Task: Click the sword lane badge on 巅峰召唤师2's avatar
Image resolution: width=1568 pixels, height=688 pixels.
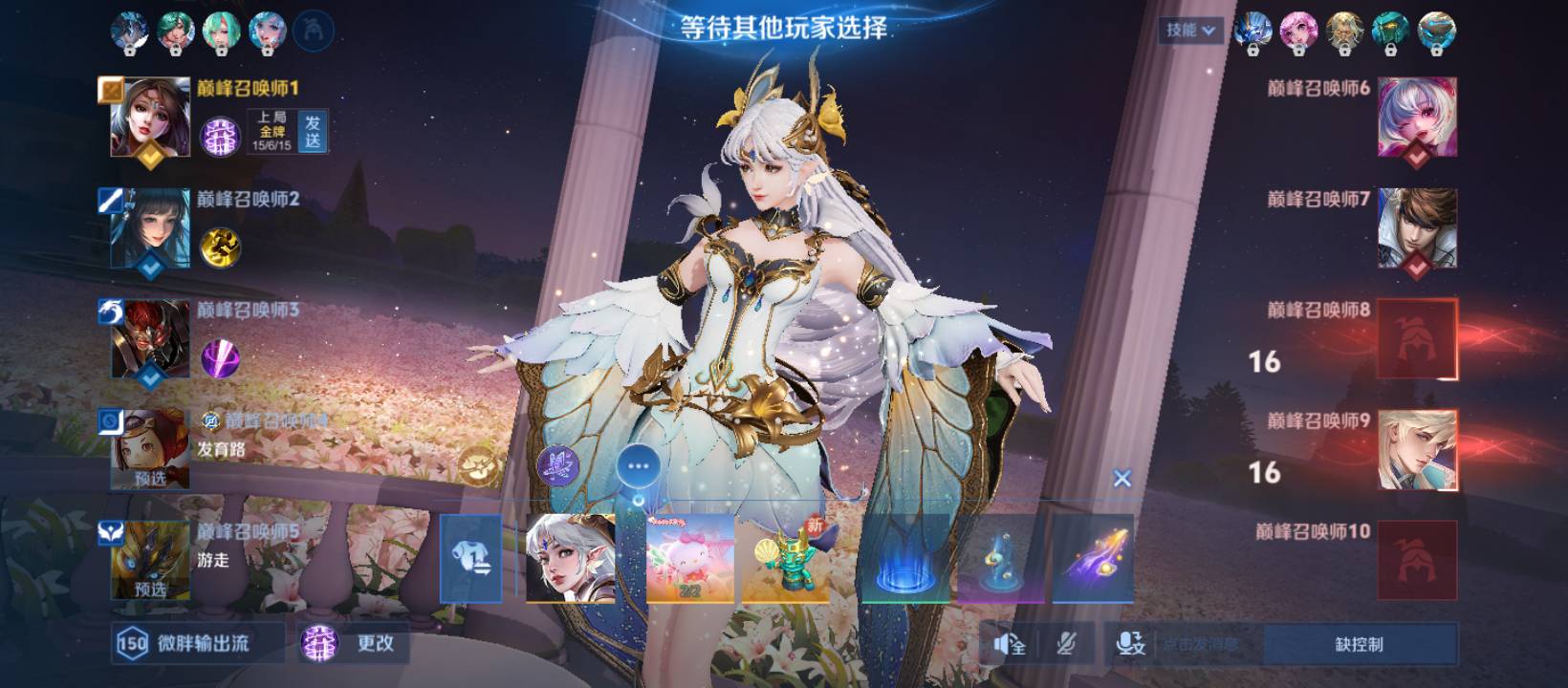Action: click(x=108, y=195)
